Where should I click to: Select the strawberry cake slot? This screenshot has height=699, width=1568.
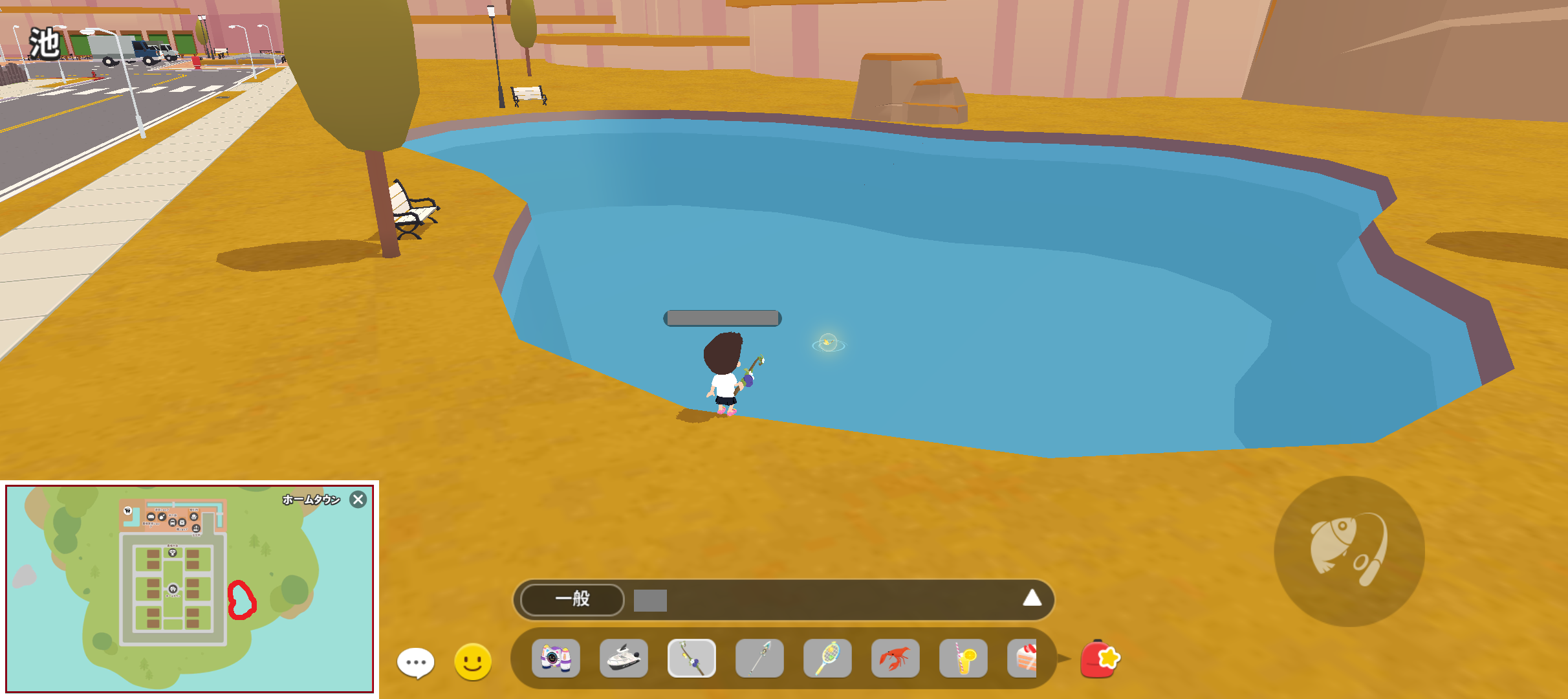[1023, 658]
